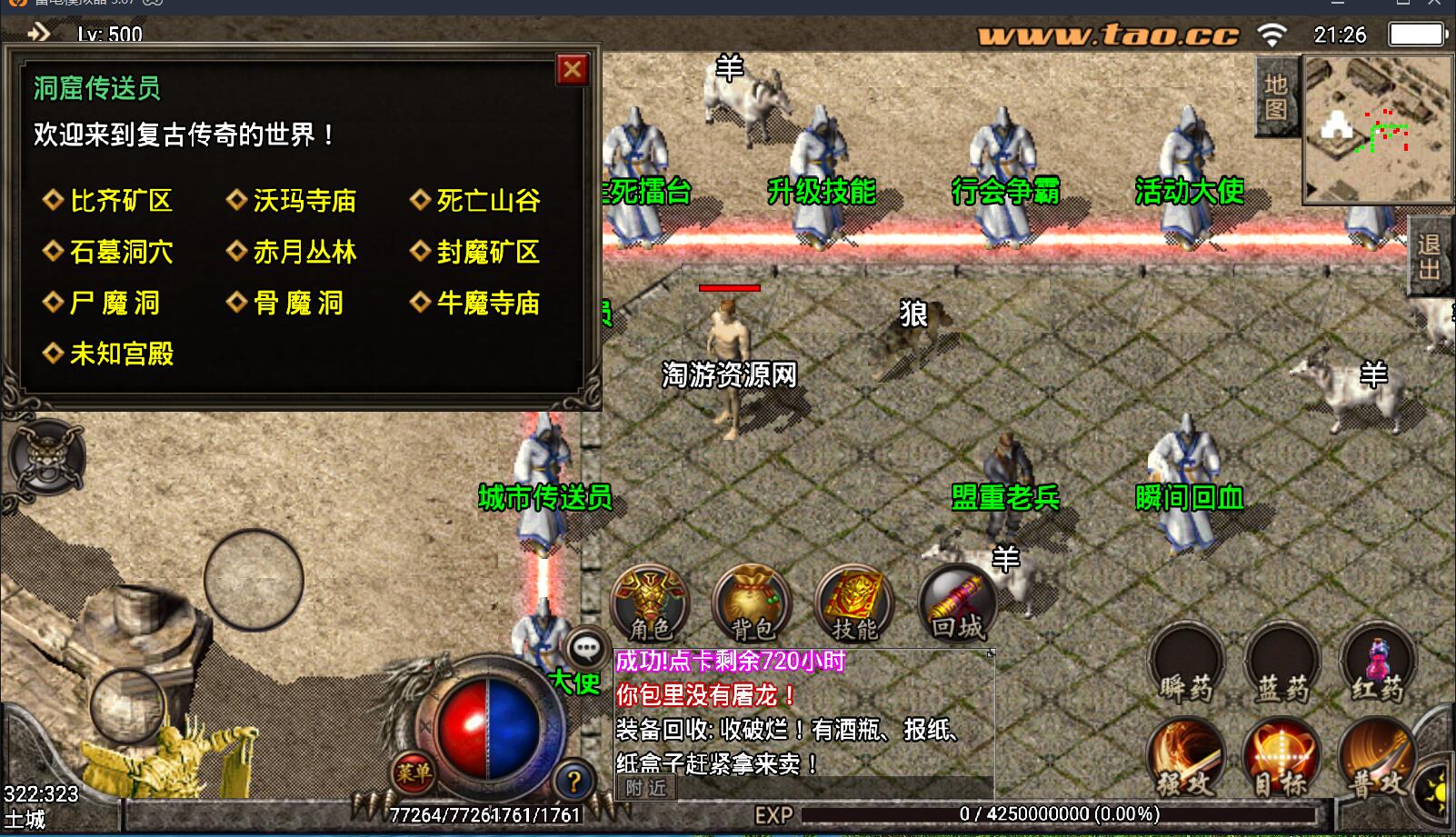
Task: Open the 角色 character sheet
Action: coord(650,603)
